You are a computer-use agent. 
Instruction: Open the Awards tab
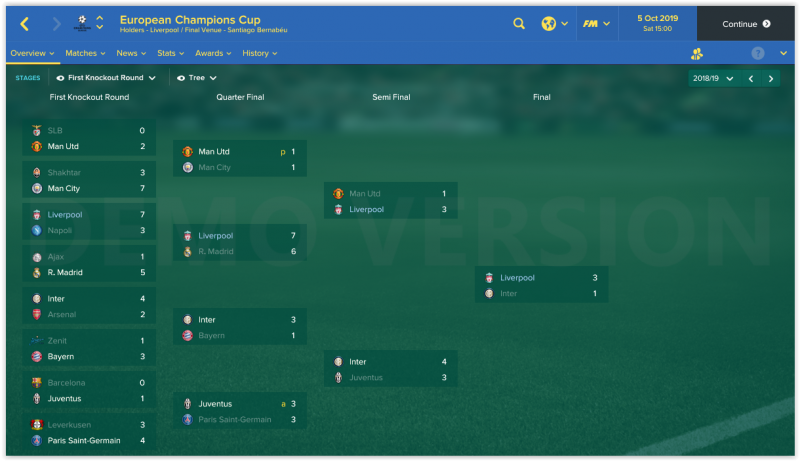(x=213, y=53)
